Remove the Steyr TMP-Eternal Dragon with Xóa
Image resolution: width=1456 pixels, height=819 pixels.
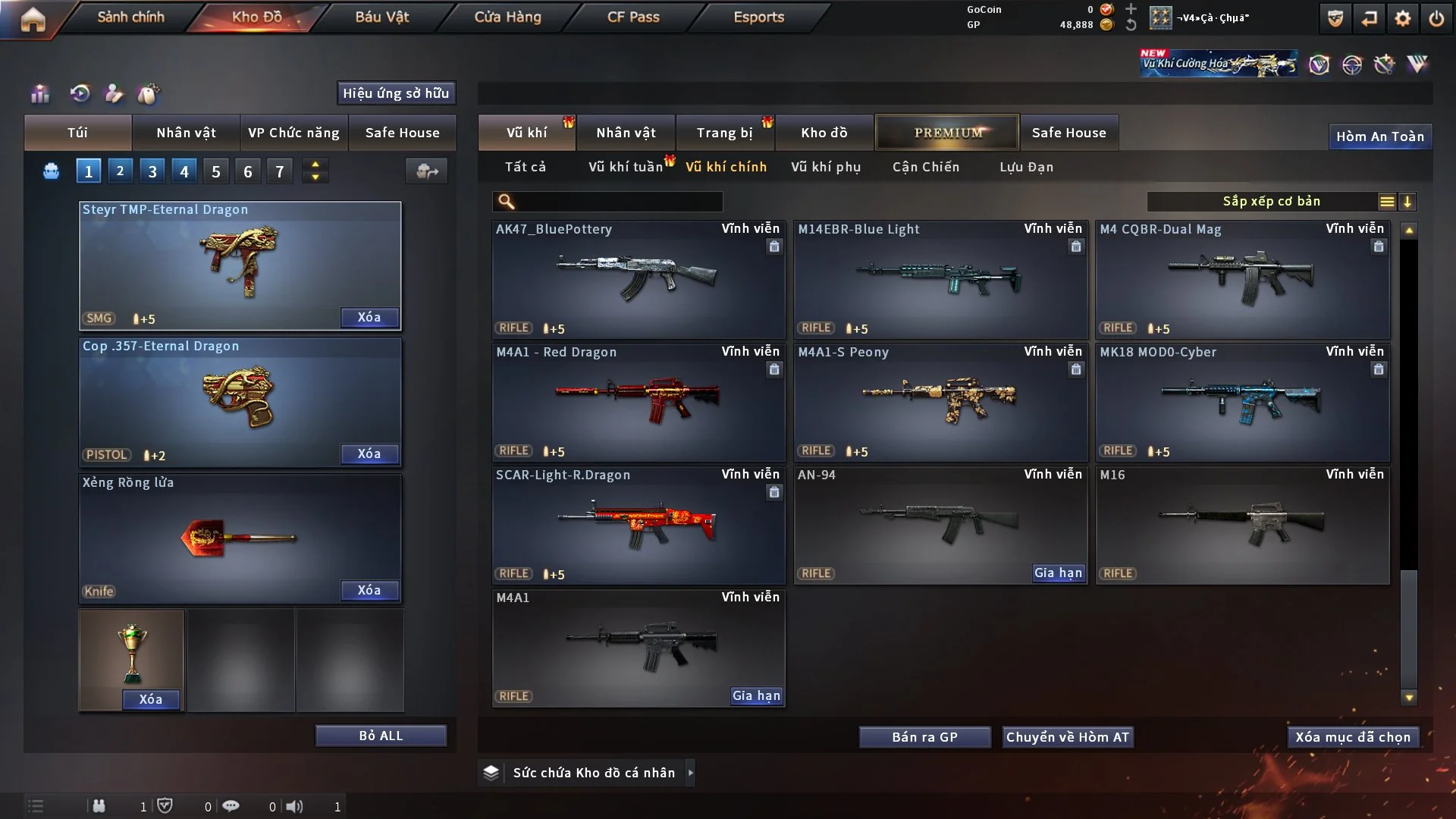[x=369, y=317]
